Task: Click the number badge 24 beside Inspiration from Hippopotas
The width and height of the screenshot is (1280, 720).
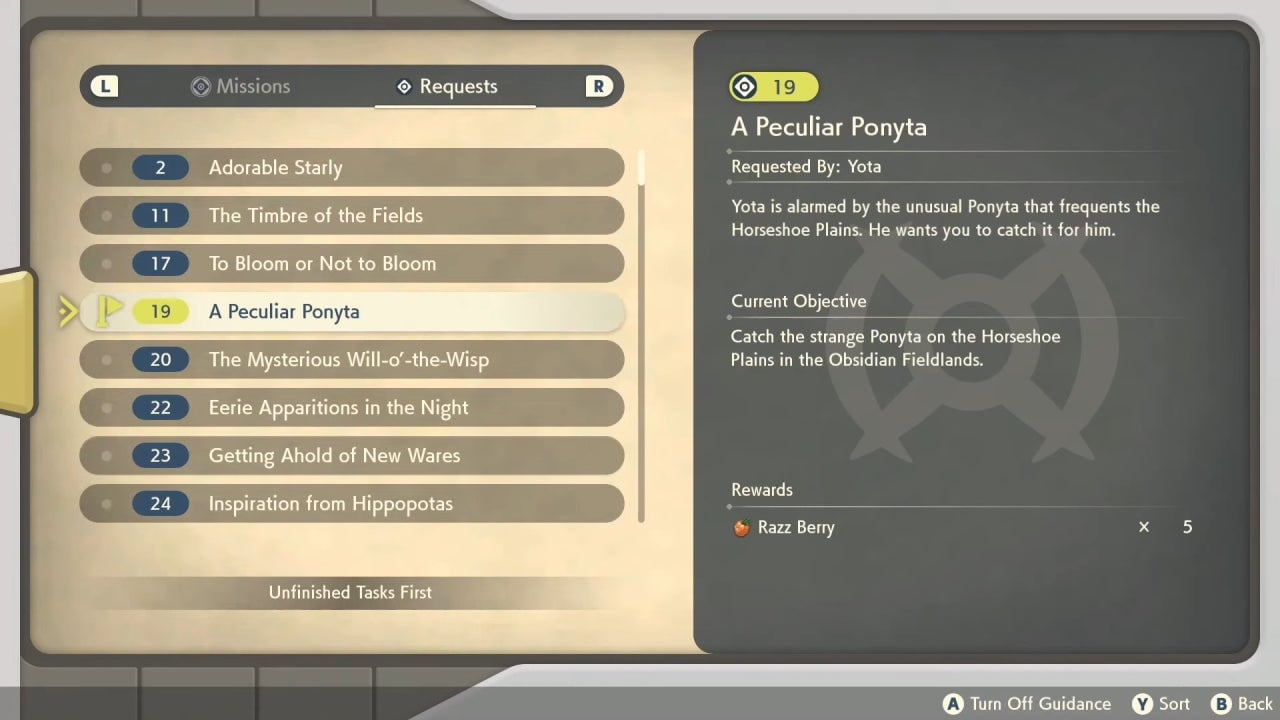Action: pos(162,503)
